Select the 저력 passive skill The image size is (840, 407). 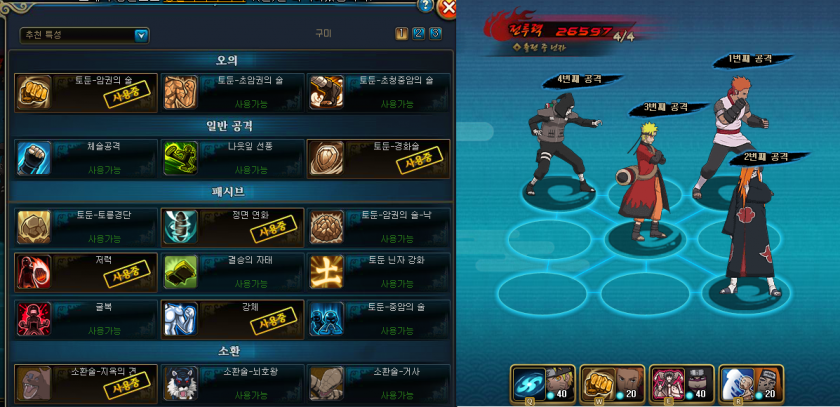87,272
